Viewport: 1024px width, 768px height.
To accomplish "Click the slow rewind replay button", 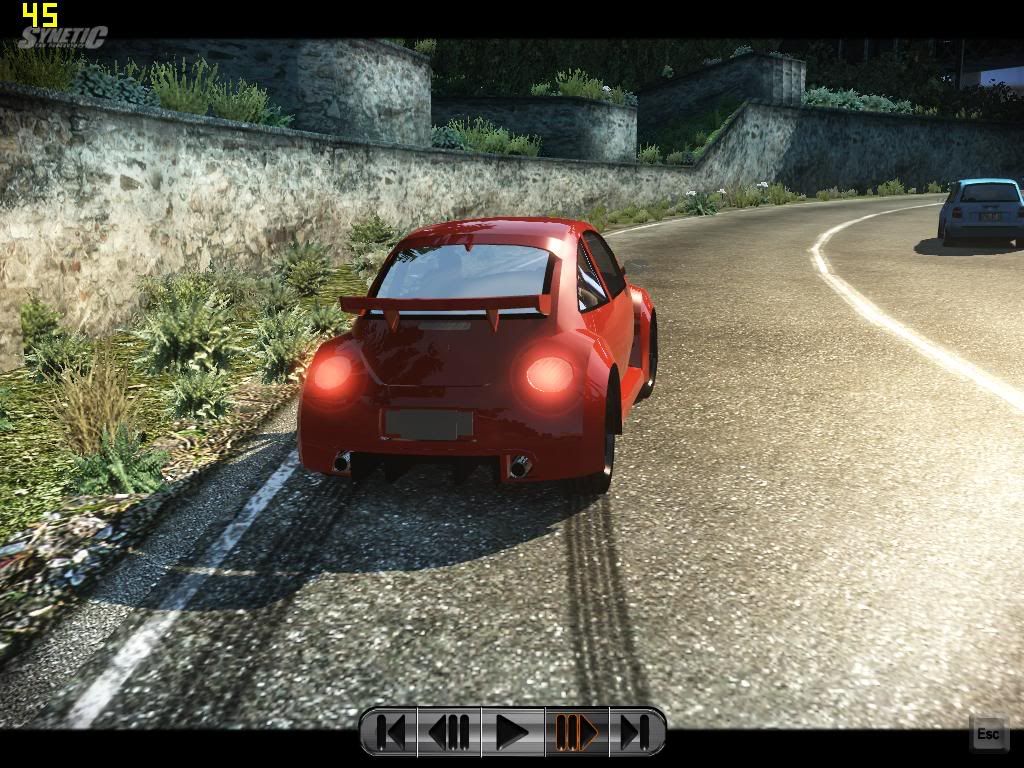I will (450, 732).
